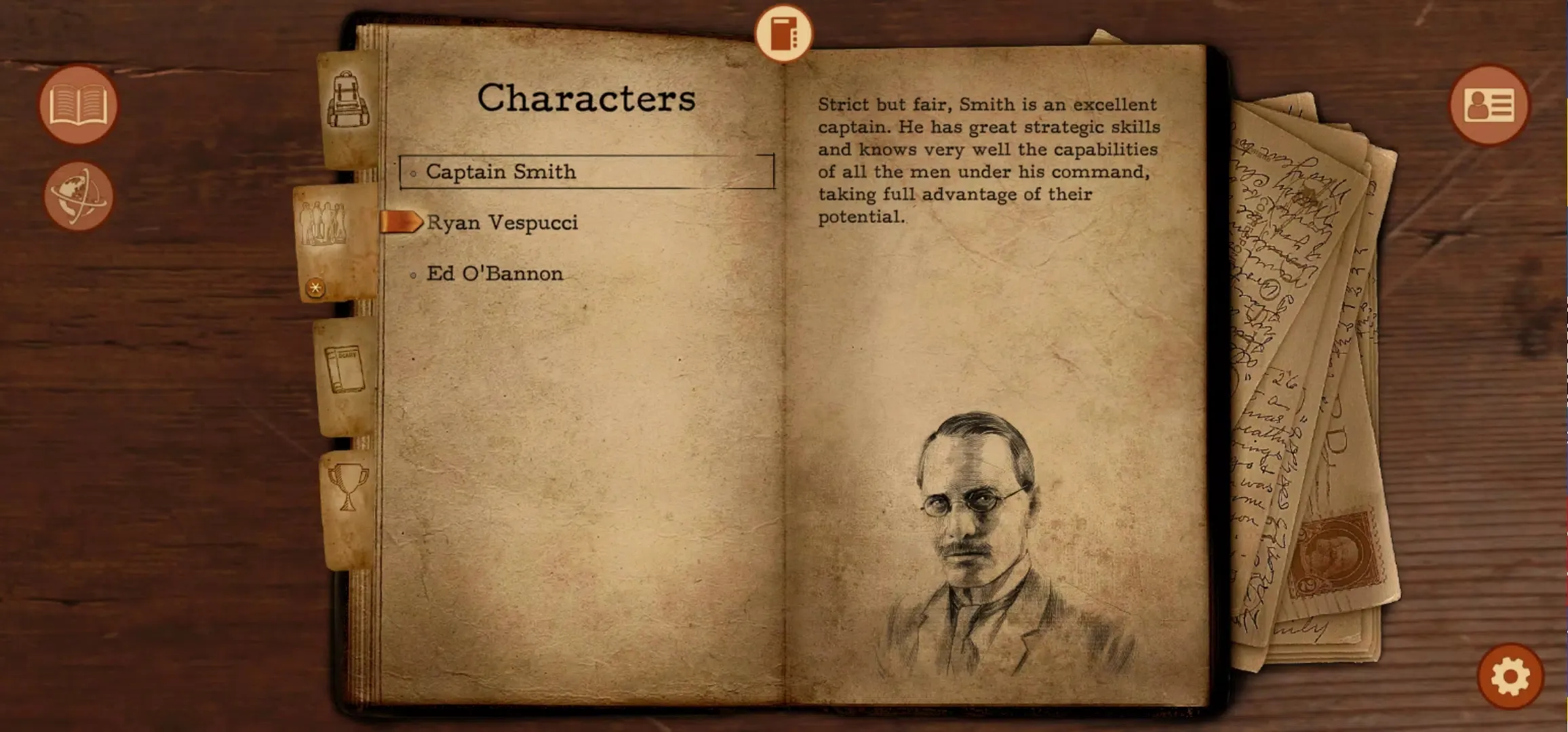1568x732 pixels.
Task: Open the globe map button
Action: [78, 196]
